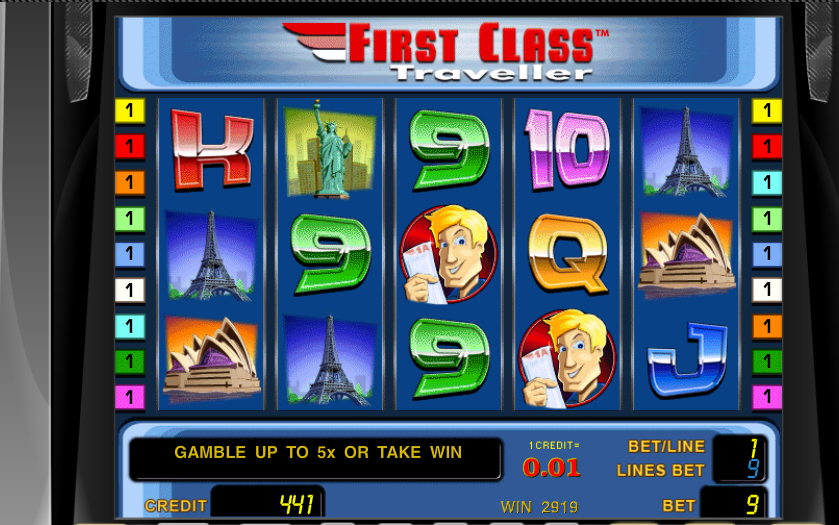The height and width of the screenshot is (525, 839).
Task: Choose the magenta payline marker on the left column
Action: (x=130, y=397)
